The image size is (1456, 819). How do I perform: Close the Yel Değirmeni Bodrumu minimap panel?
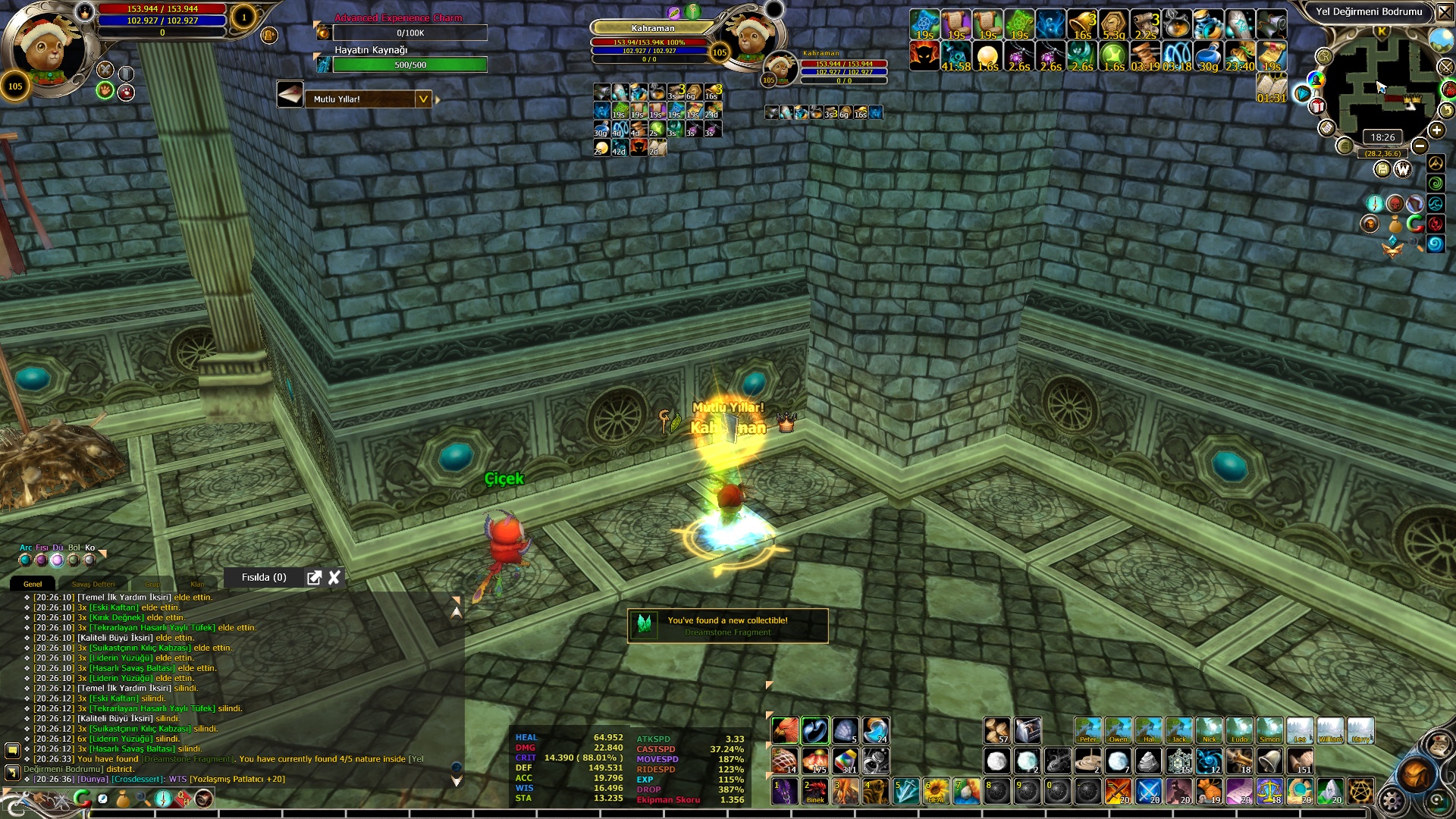[x=1445, y=12]
